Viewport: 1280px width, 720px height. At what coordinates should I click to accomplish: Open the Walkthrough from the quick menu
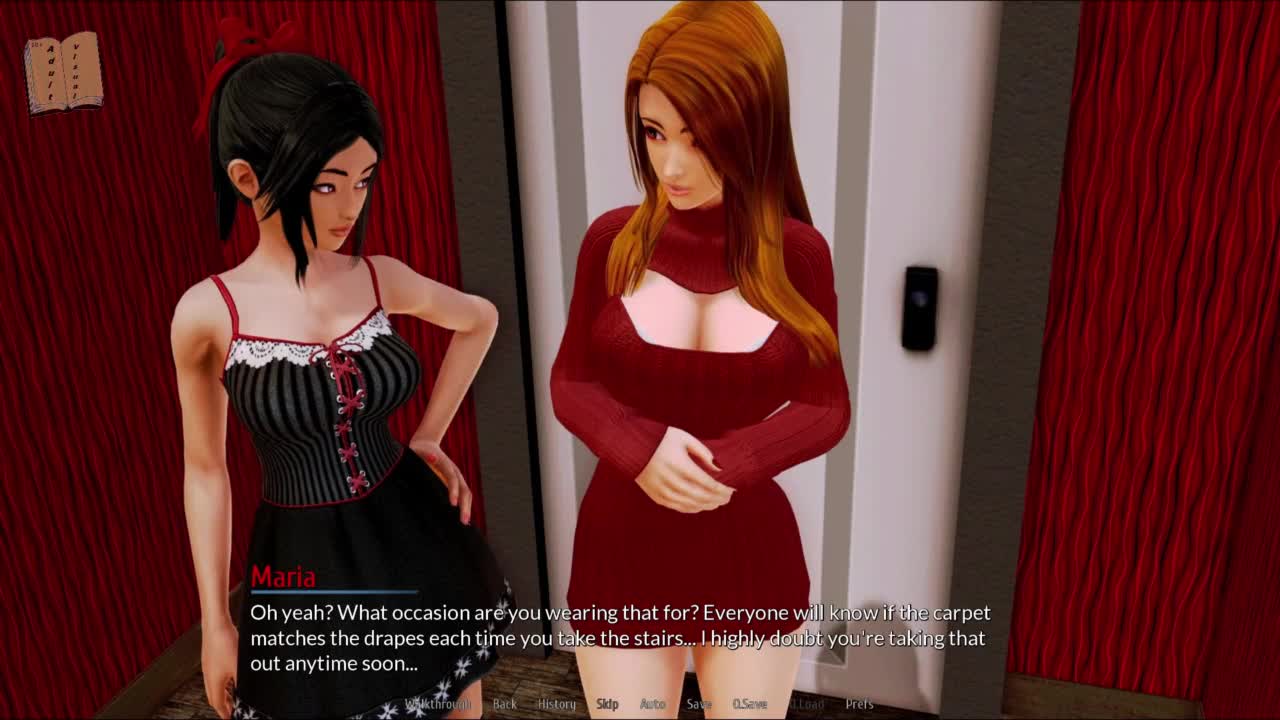(437, 704)
